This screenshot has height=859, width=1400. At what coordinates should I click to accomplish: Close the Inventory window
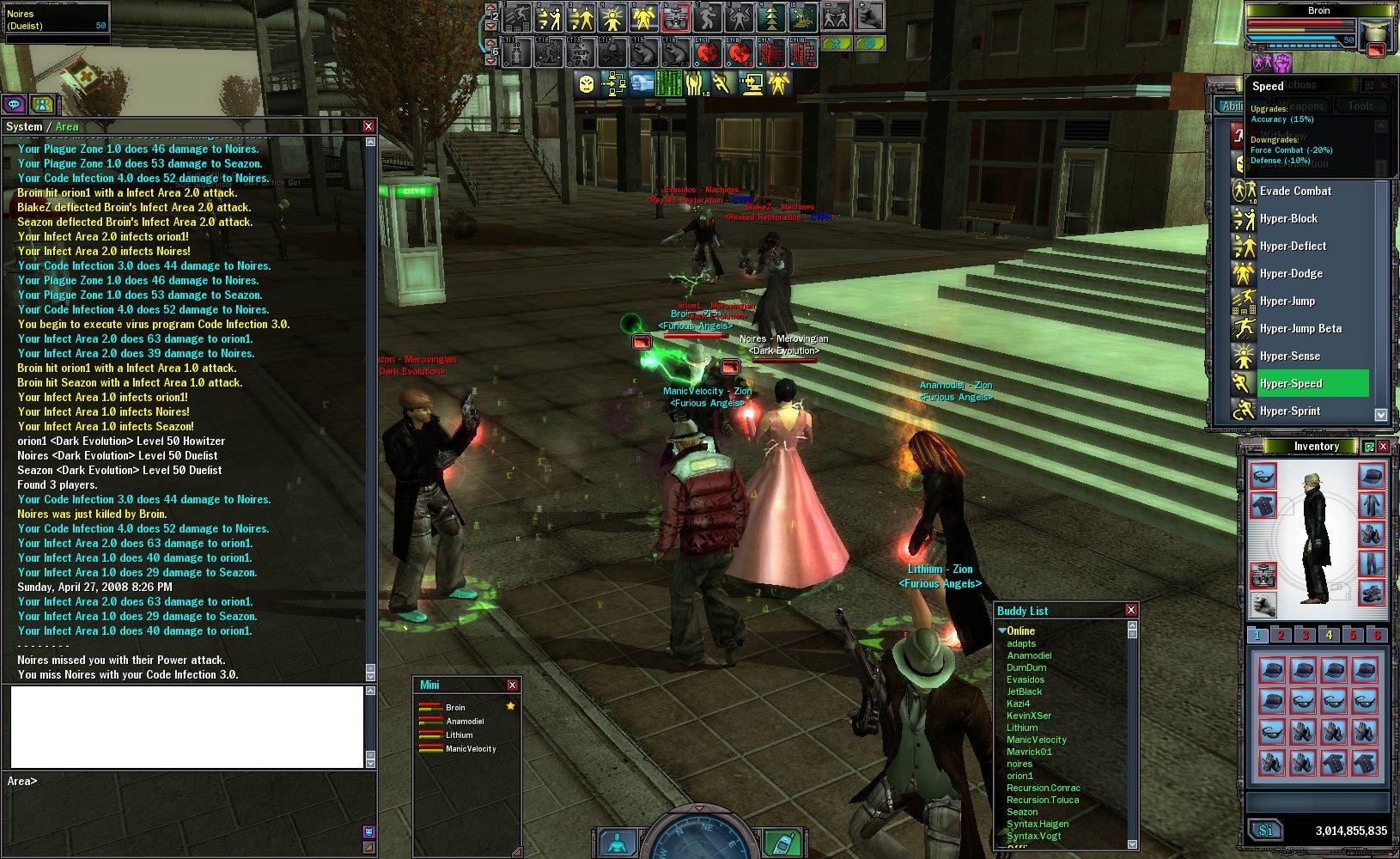(x=1383, y=446)
